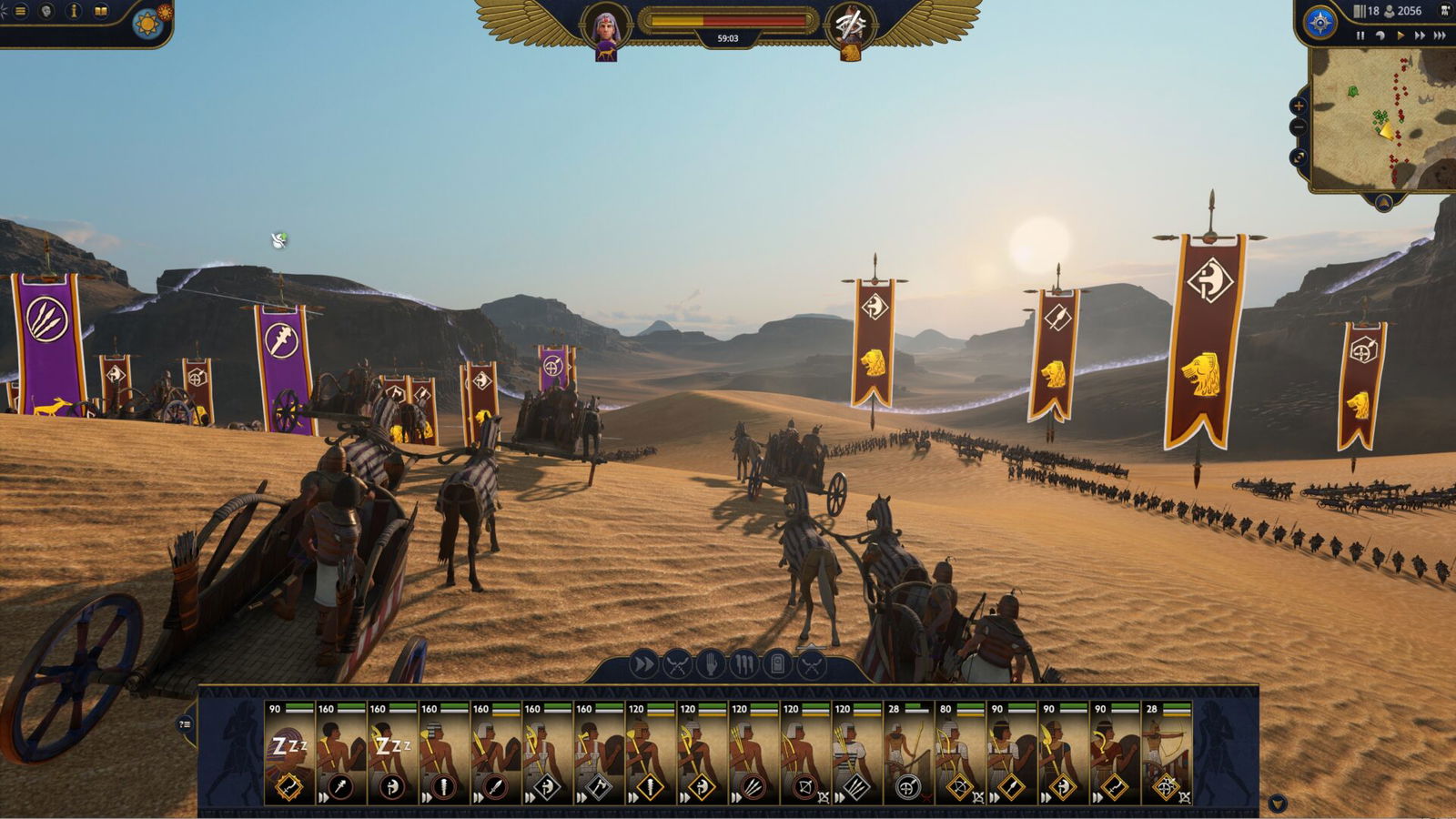Collapse the minimap with the arrow button
Screen dimensions: 1456x819
coord(1383,201)
